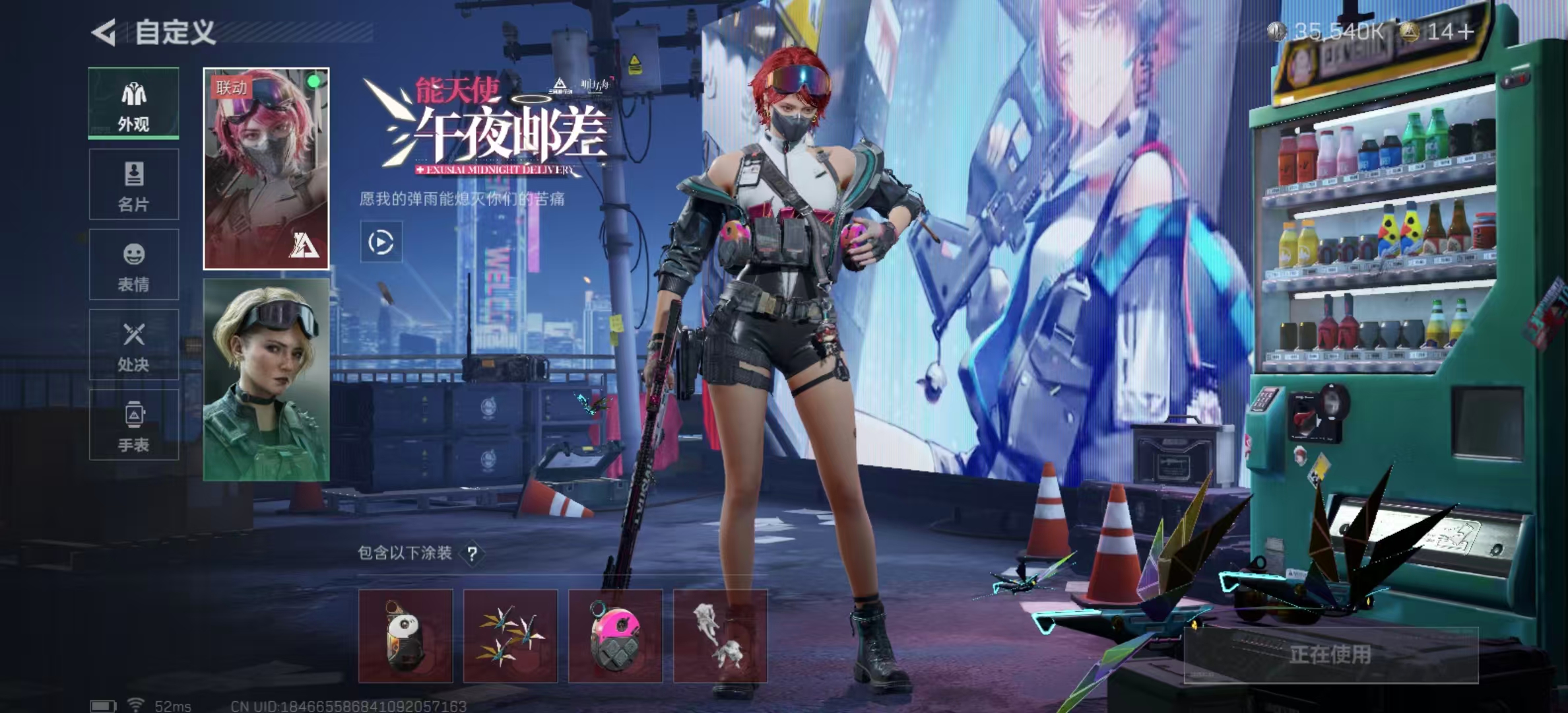This screenshot has height=713, width=1568.
Task: Select the origami paper cranes item
Action: pos(510,635)
